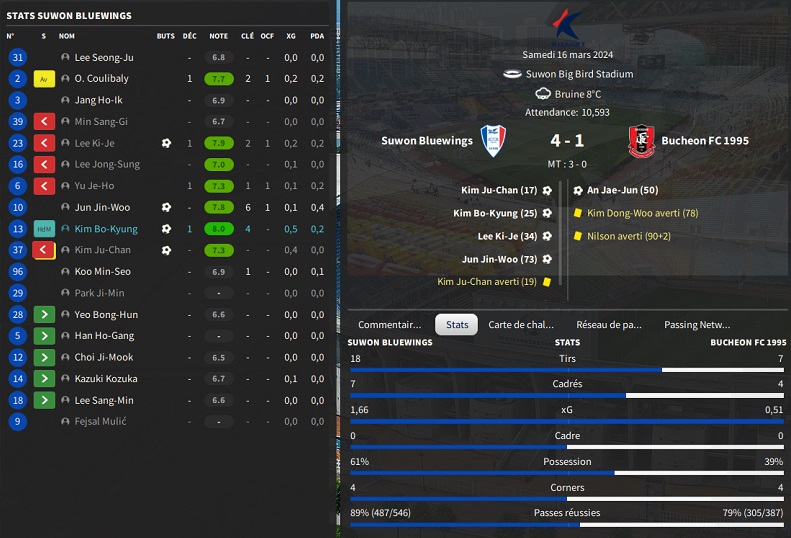Viewport: 791px width, 538px height.
Task: Open the Carte de chaleur tab
Action: pyautogui.click(x=520, y=324)
